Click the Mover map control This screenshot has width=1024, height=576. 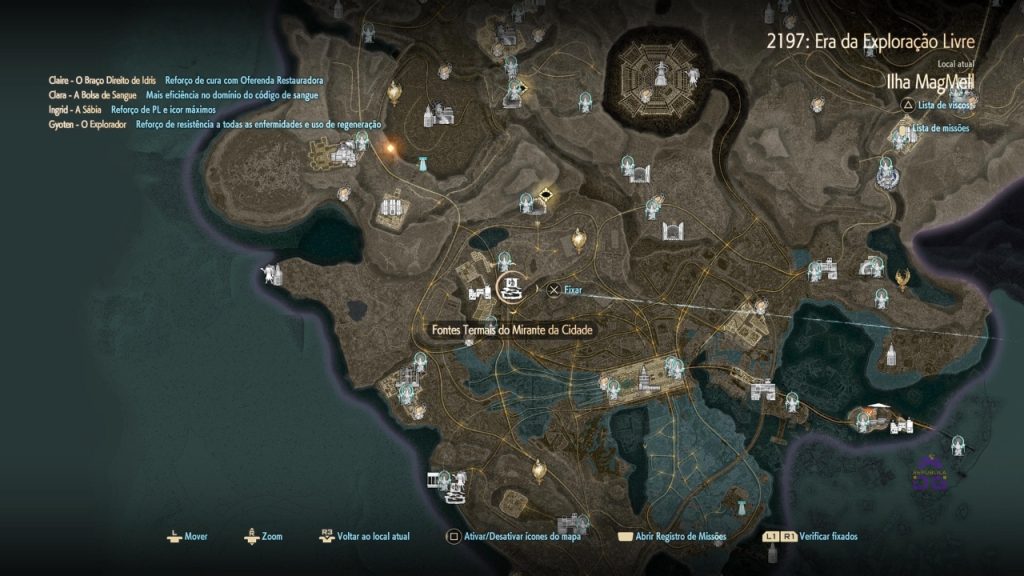187,537
